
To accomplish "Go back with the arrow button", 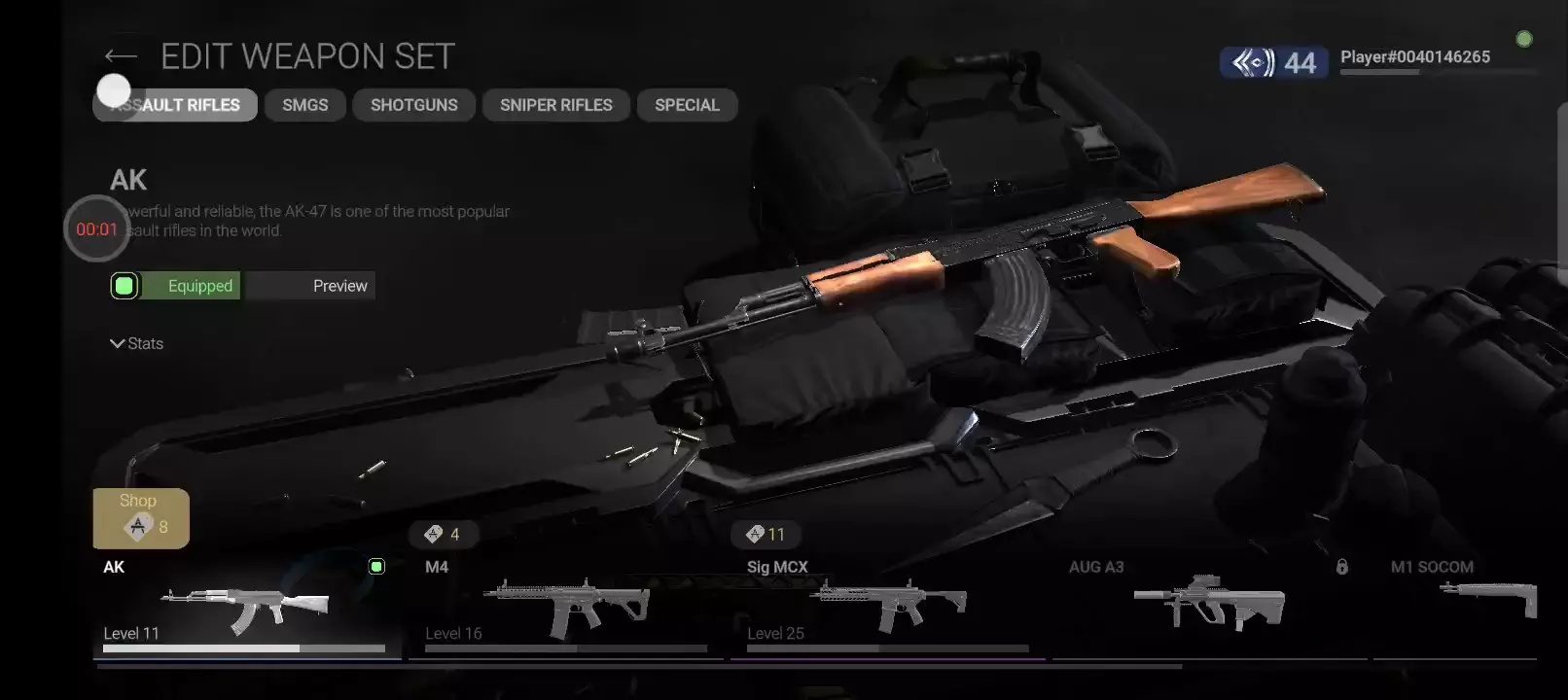I will pyautogui.click(x=121, y=57).
